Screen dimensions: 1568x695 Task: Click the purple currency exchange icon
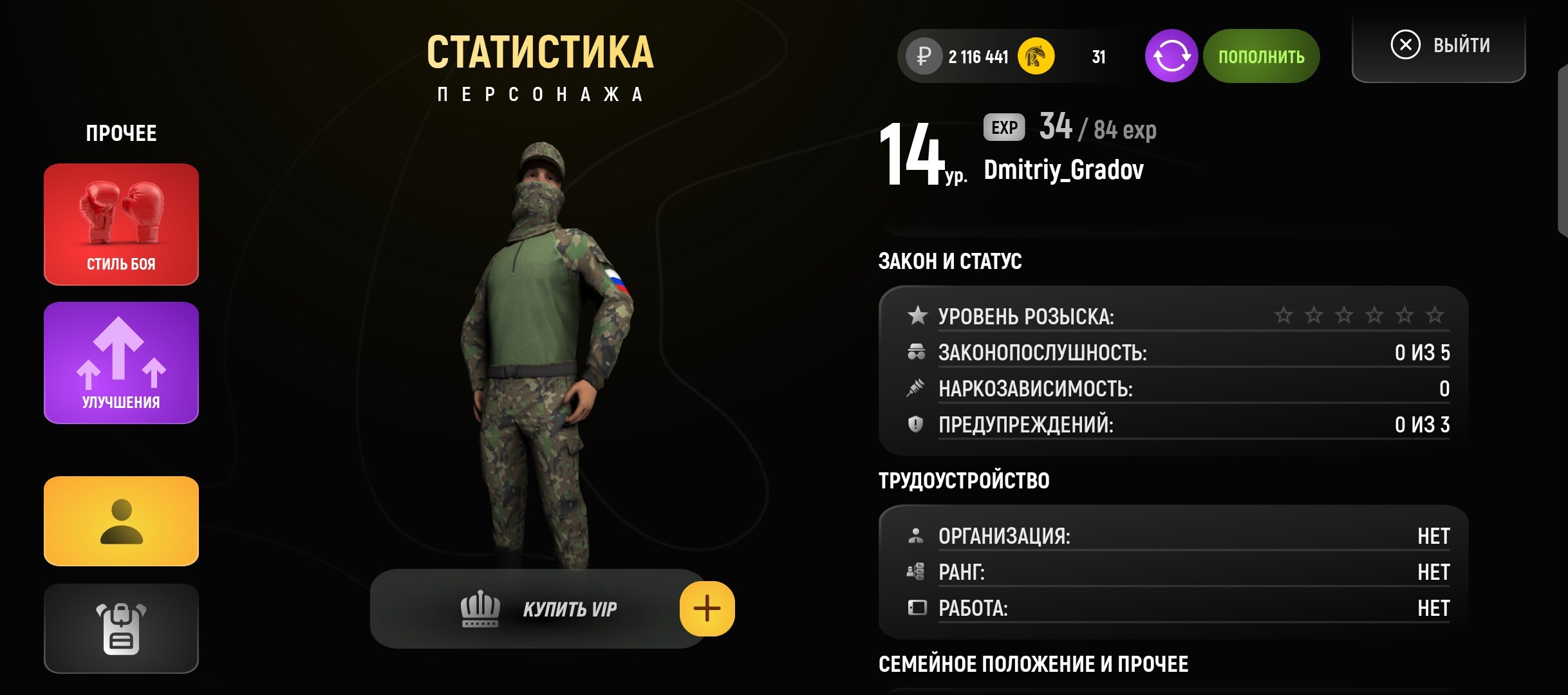1172,56
